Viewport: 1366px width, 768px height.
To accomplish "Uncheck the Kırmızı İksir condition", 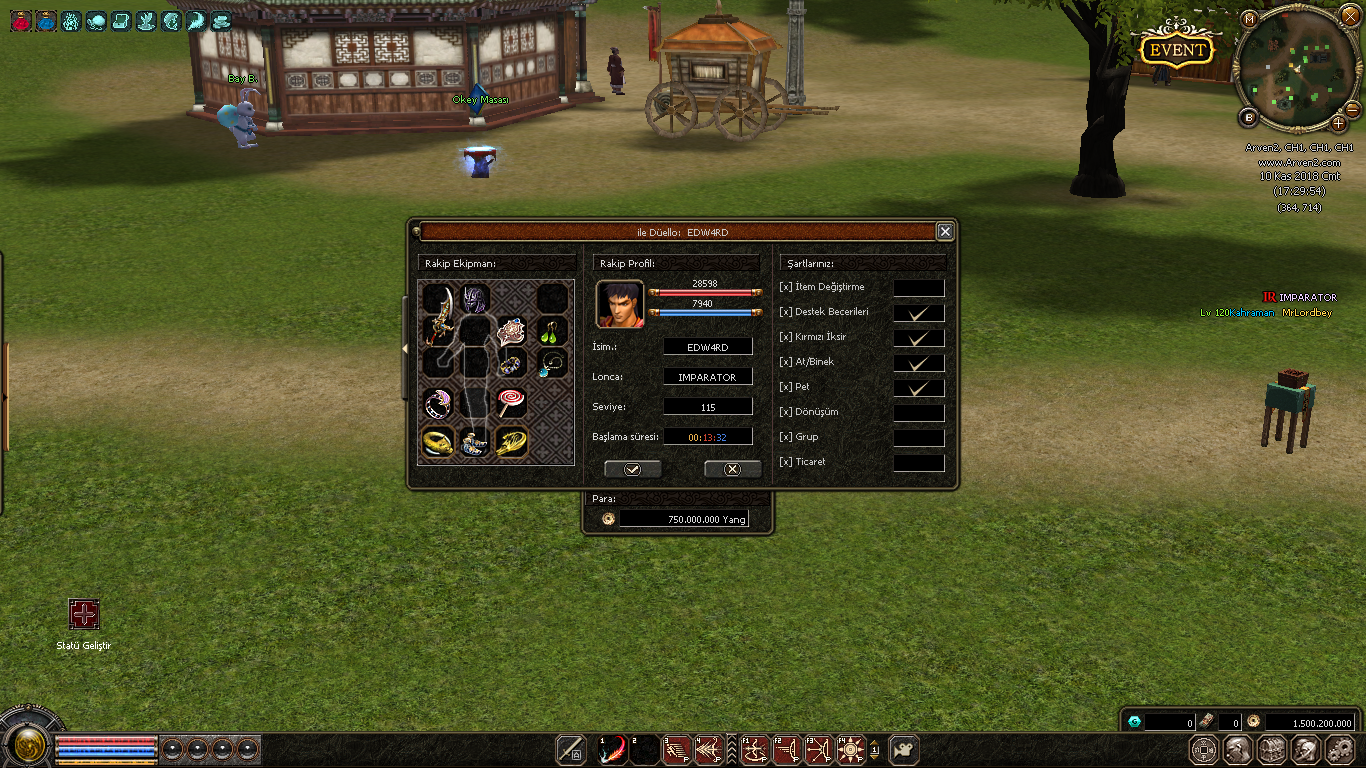I will tap(918, 338).
